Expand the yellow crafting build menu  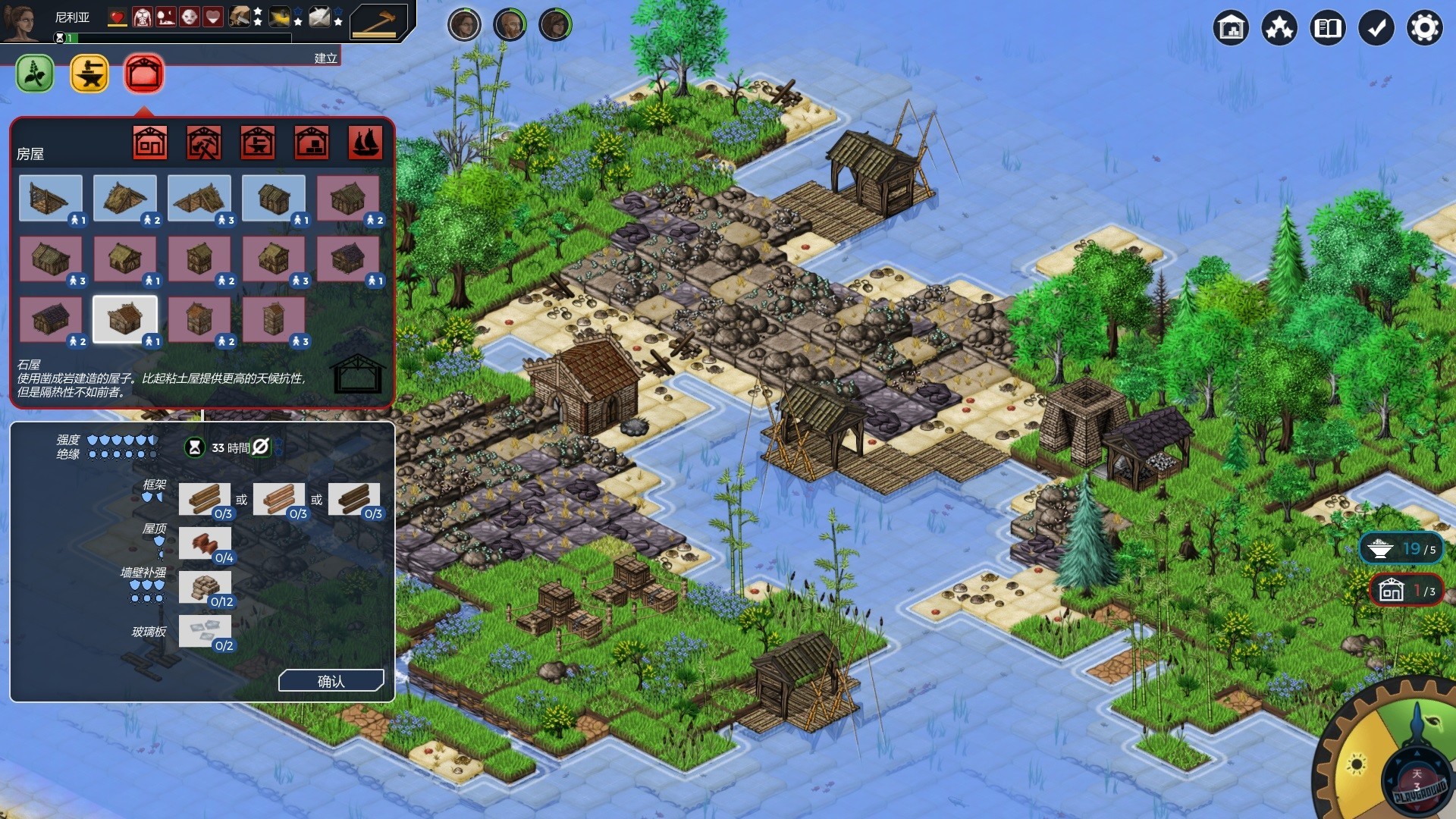89,74
